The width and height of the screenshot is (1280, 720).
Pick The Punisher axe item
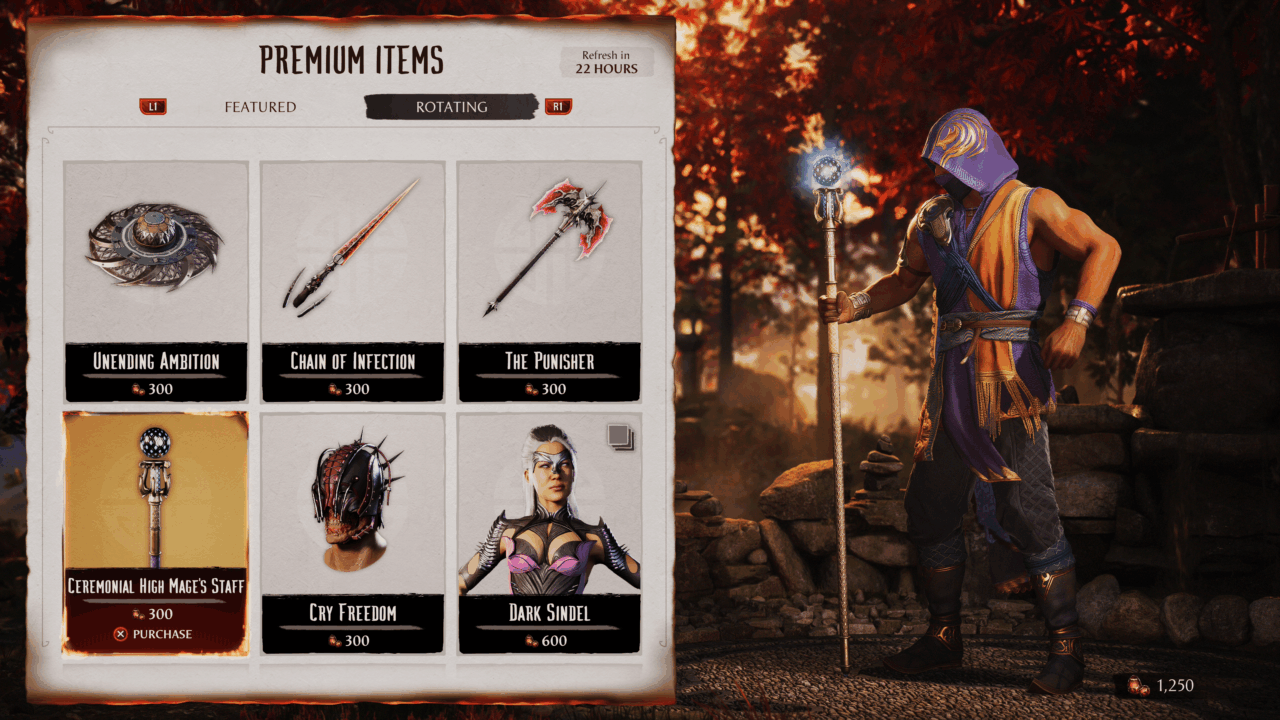coord(549,280)
